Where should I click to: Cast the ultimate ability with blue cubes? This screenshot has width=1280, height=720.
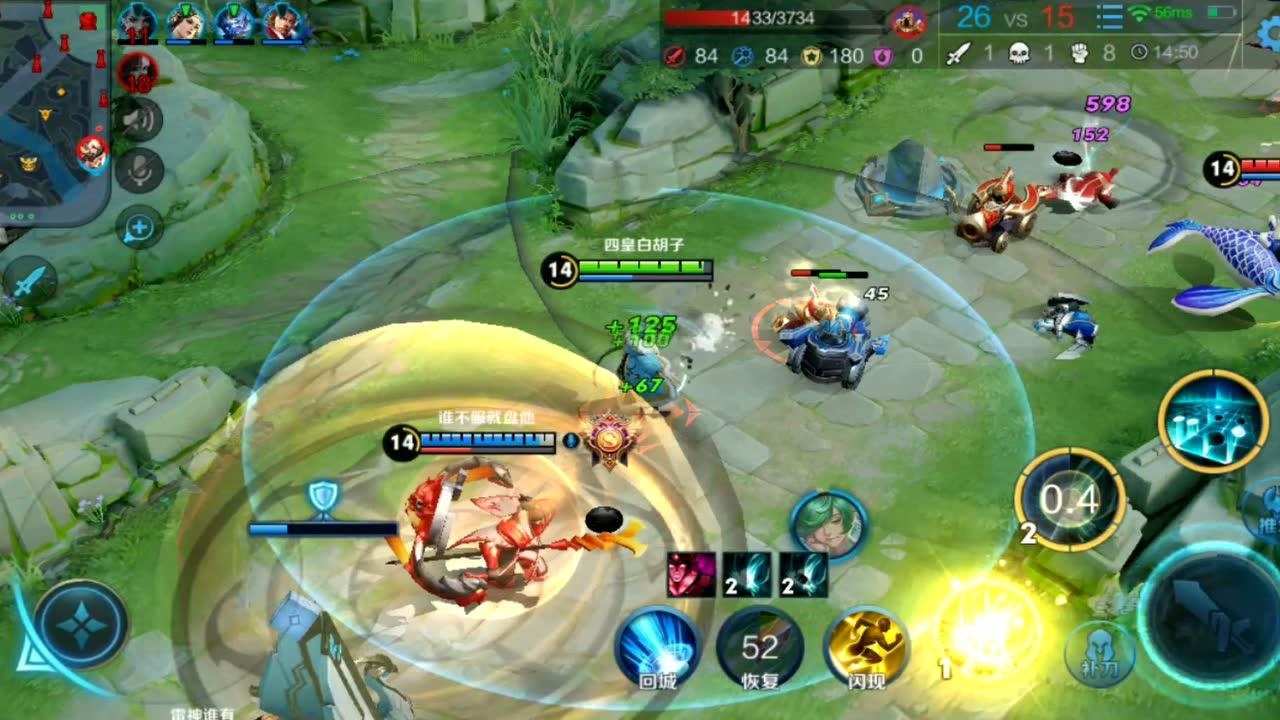1213,421
